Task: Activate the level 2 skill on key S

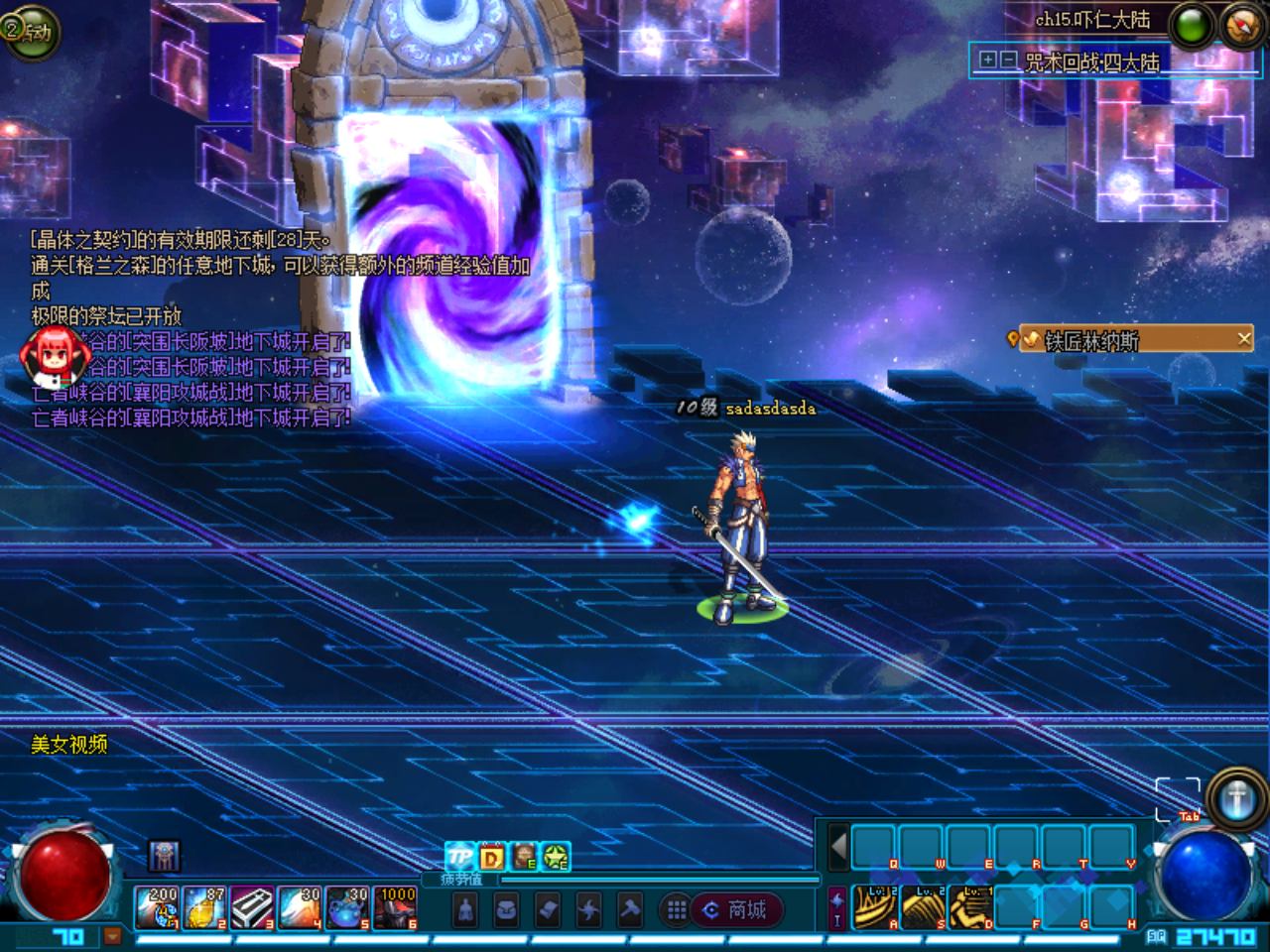Action: click(x=923, y=907)
